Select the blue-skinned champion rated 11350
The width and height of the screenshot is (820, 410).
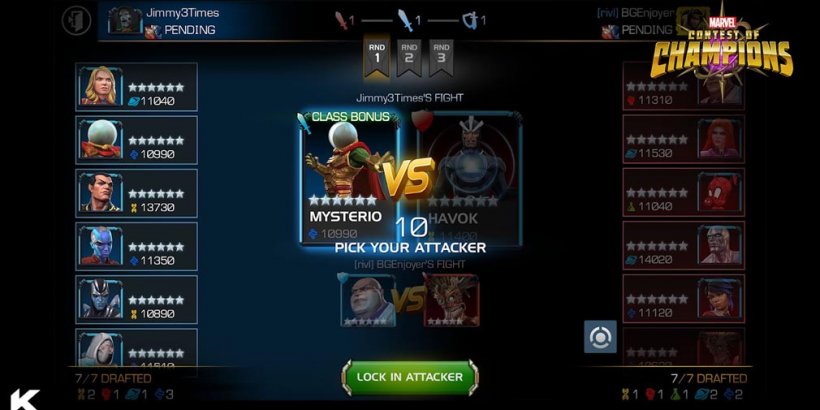[x=137, y=246]
